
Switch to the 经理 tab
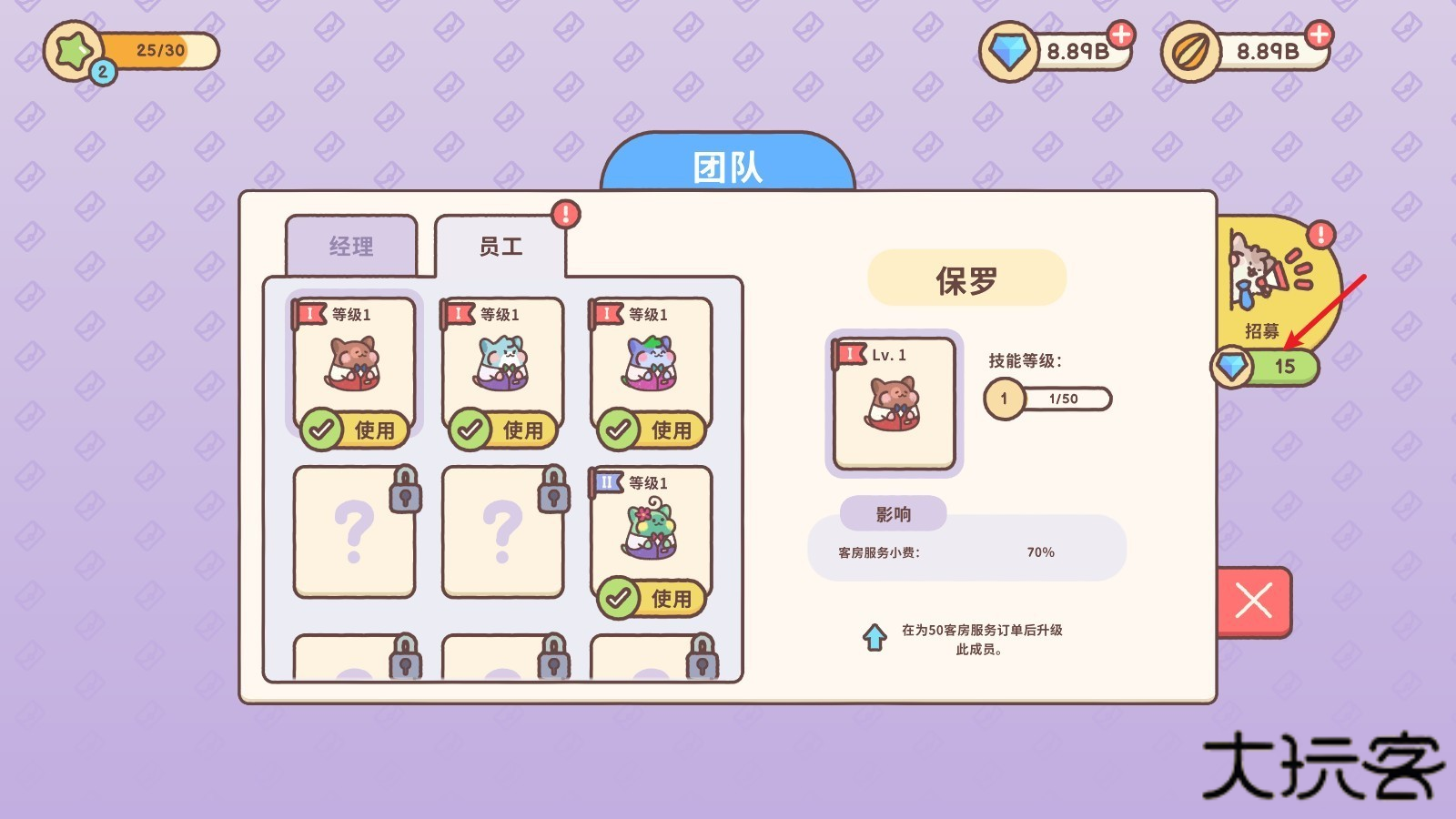(x=351, y=244)
